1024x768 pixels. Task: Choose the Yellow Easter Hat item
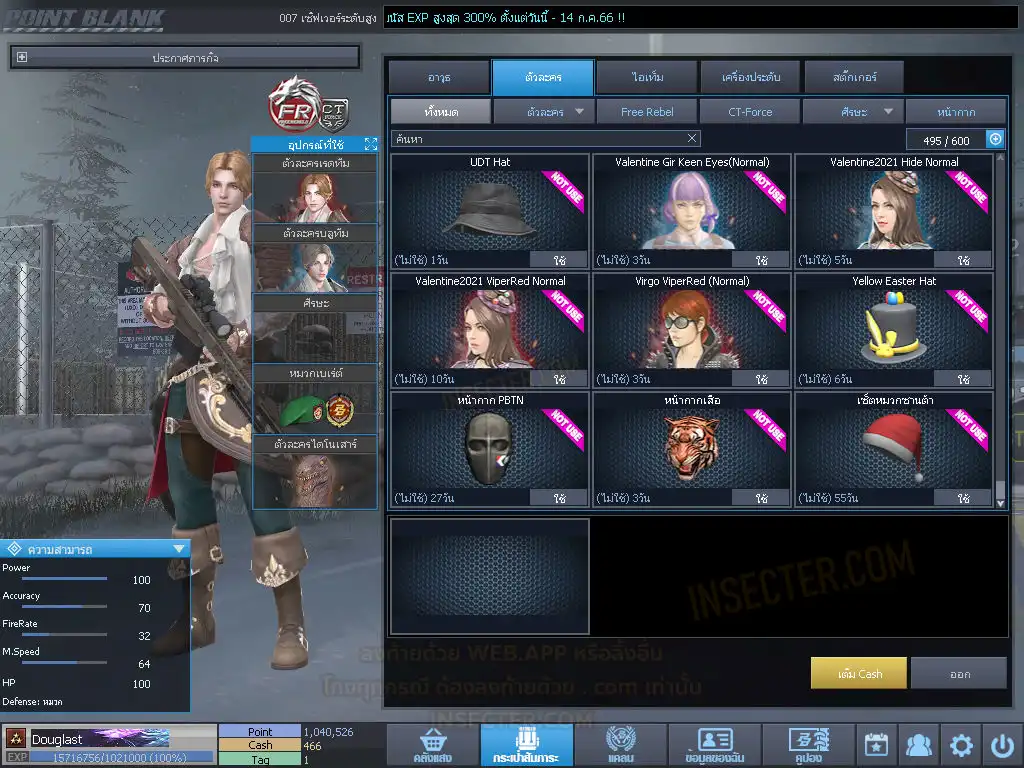click(894, 330)
